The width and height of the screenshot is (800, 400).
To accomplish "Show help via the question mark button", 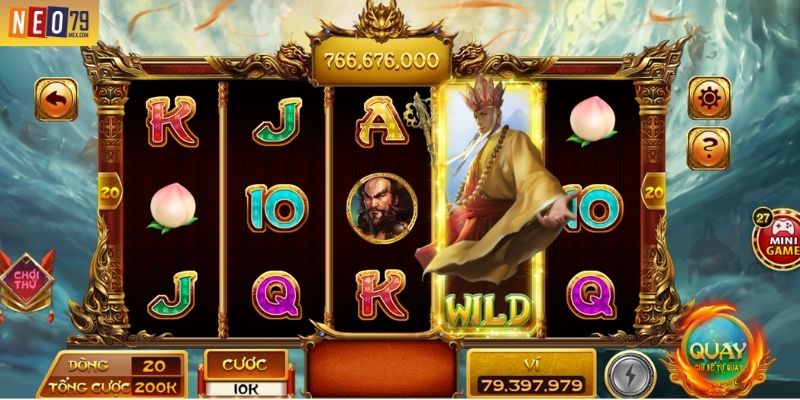I will pos(708,149).
